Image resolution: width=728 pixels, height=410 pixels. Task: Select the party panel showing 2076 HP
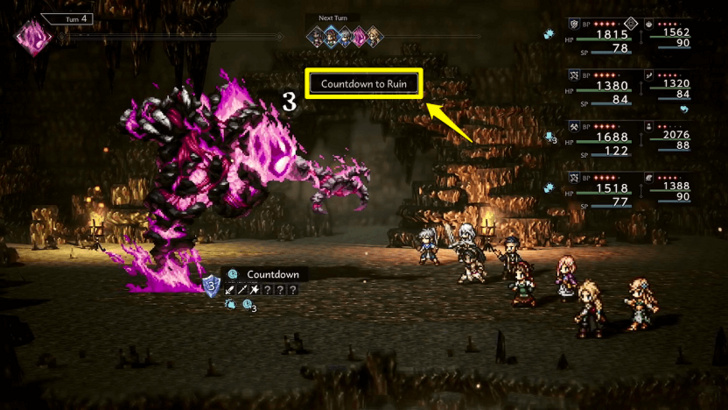[668, 139]
